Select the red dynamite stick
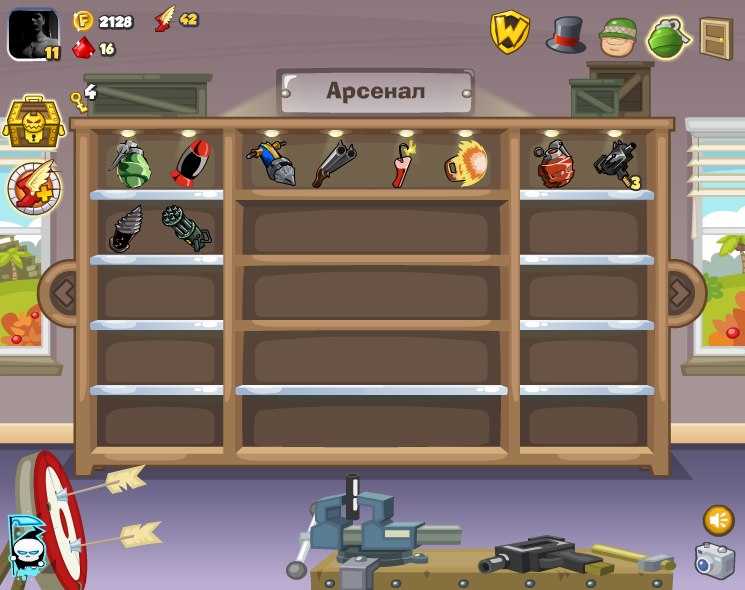Screen dimensions: 745x590 [x=403, y=164]
